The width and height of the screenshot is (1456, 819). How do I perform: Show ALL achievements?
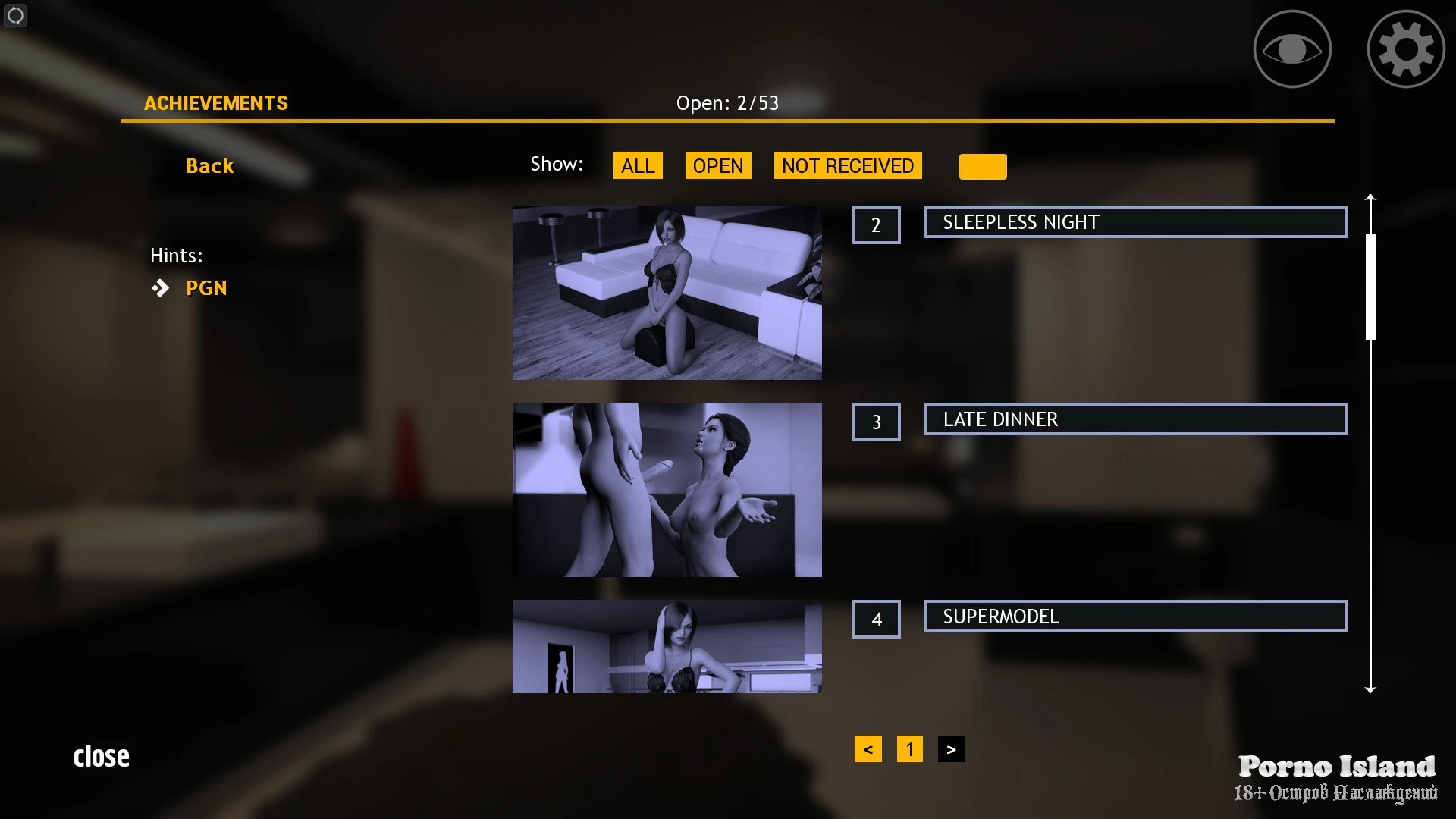point(637,166)
